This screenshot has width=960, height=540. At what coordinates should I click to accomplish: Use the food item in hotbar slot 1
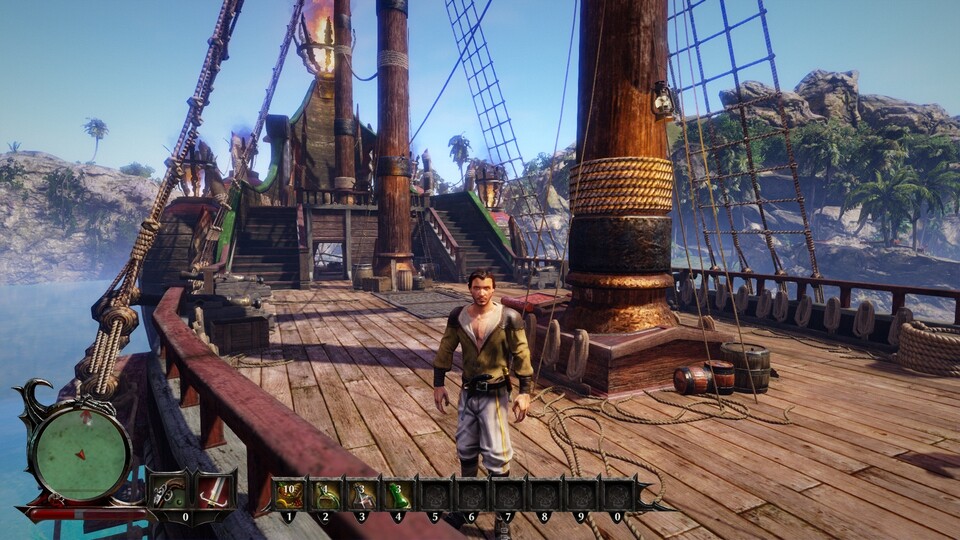pos(289,494)
